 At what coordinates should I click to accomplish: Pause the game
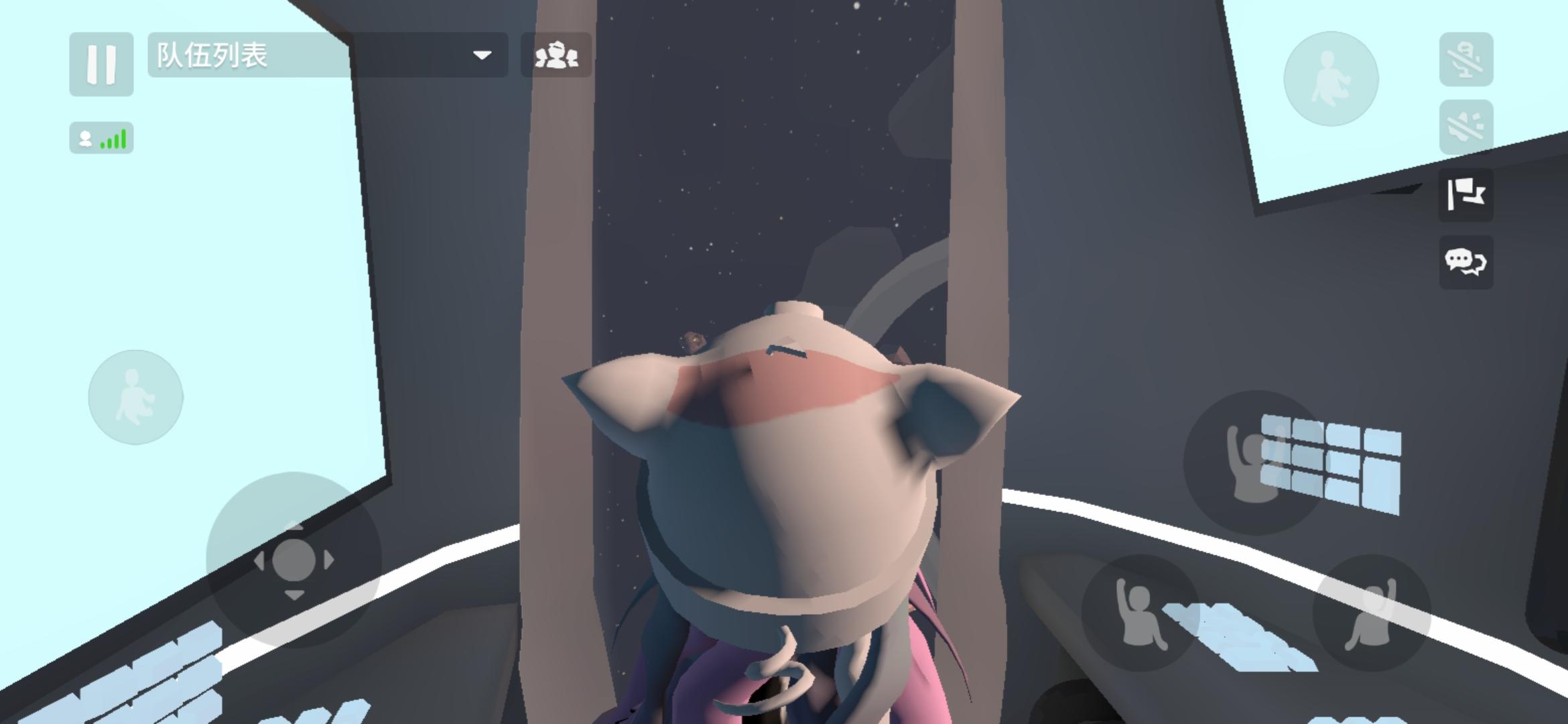[101, 64]
